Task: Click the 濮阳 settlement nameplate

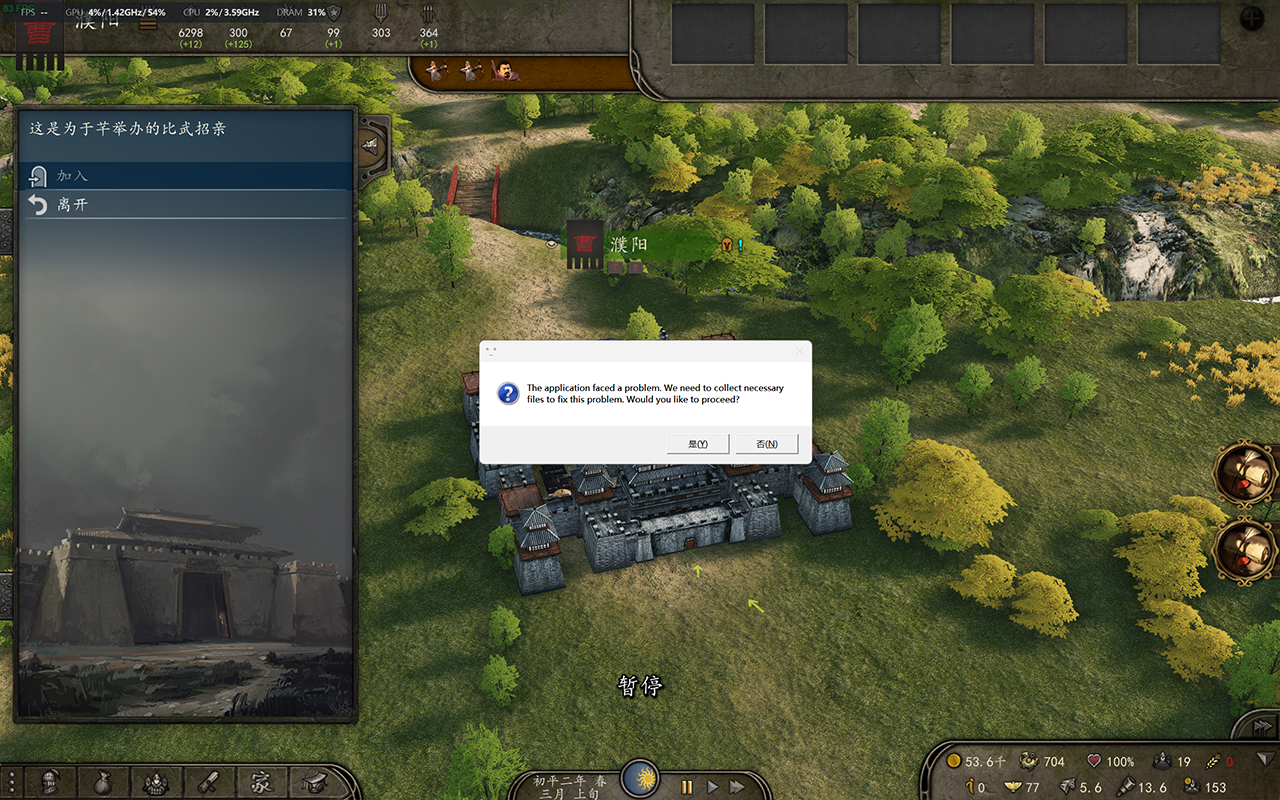Action: (x=628, y=245)
